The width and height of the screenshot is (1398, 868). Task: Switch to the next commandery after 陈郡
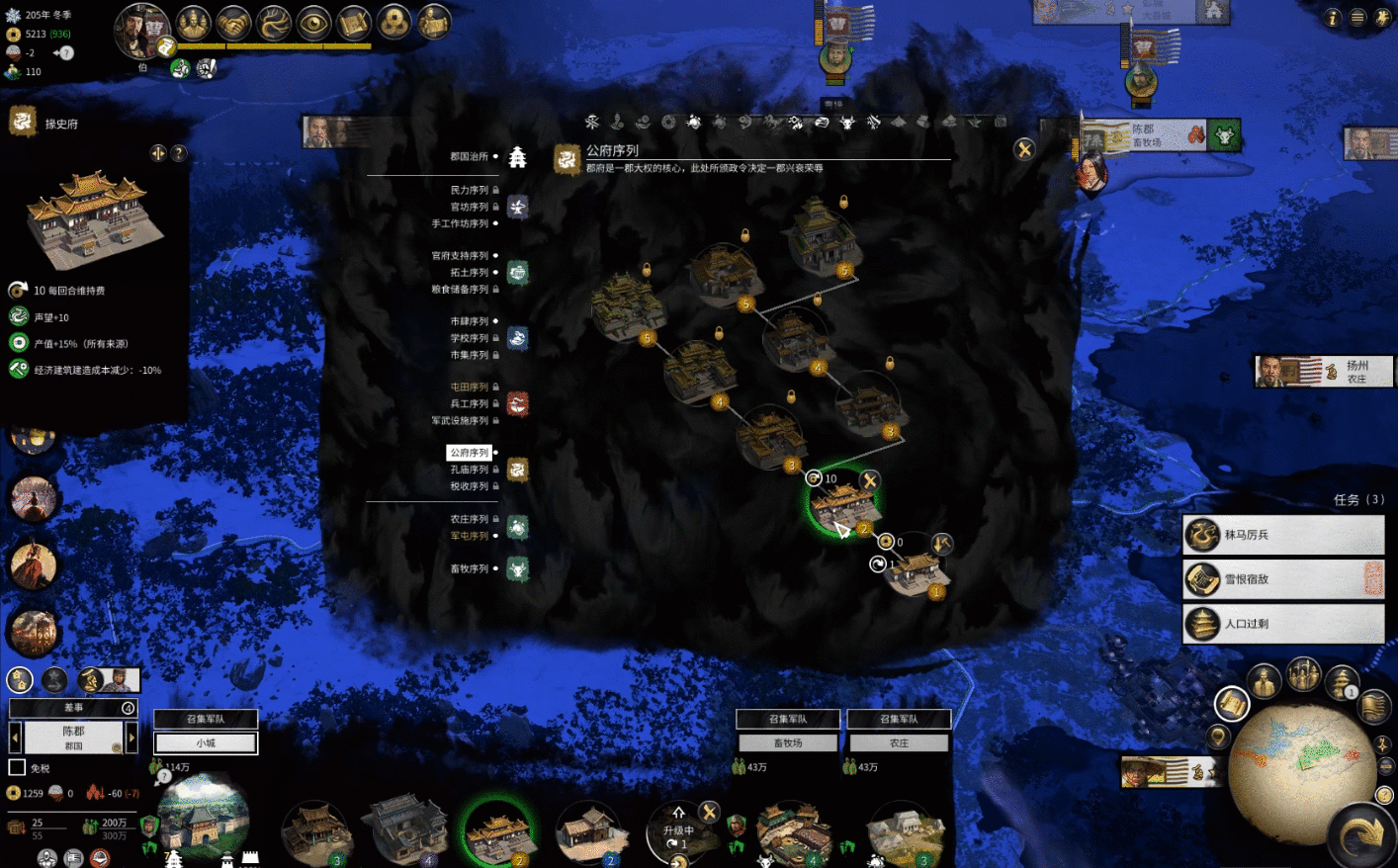(x=131, y=737)
